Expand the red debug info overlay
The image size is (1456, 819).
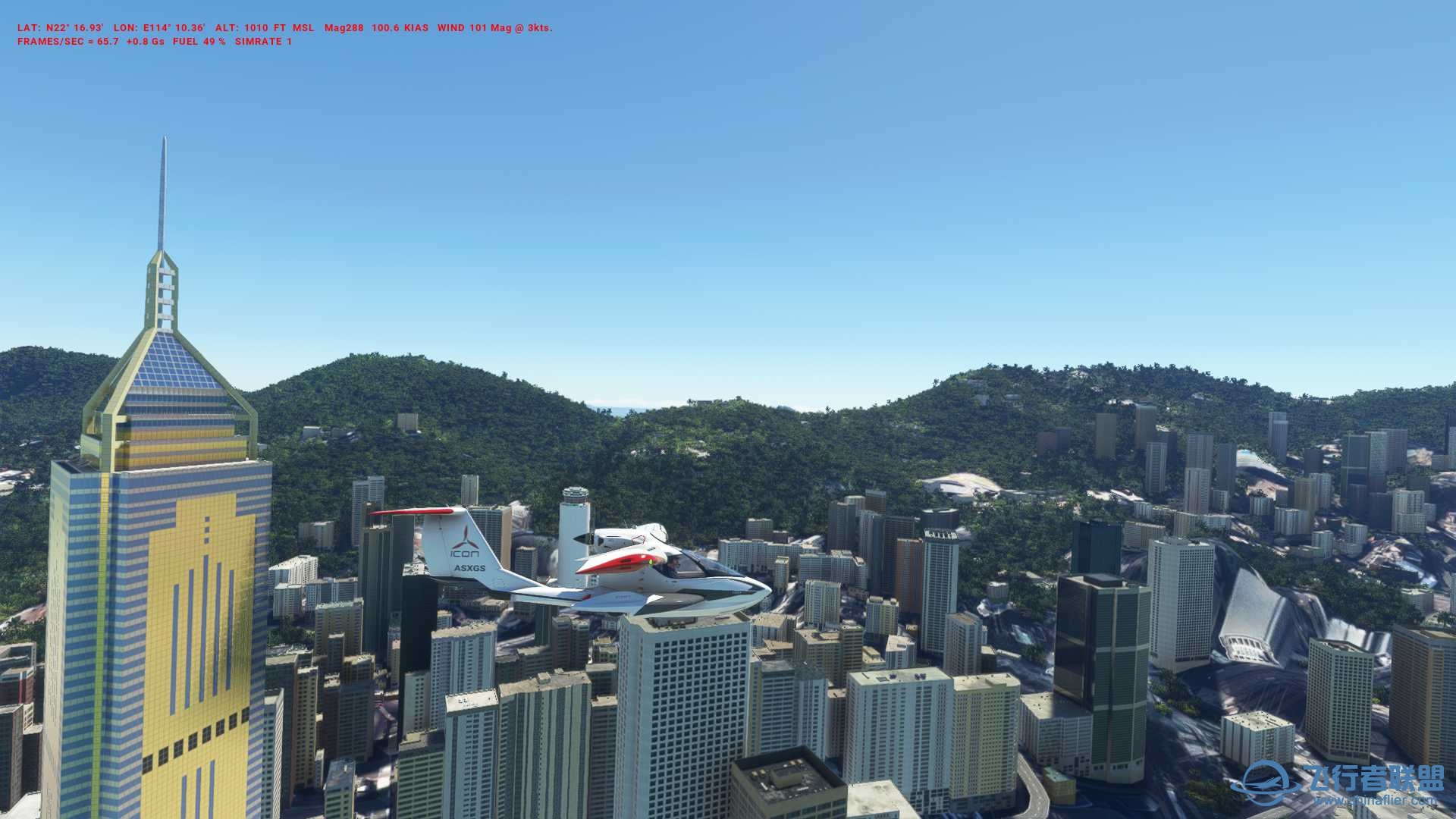(x=284, y=35)
